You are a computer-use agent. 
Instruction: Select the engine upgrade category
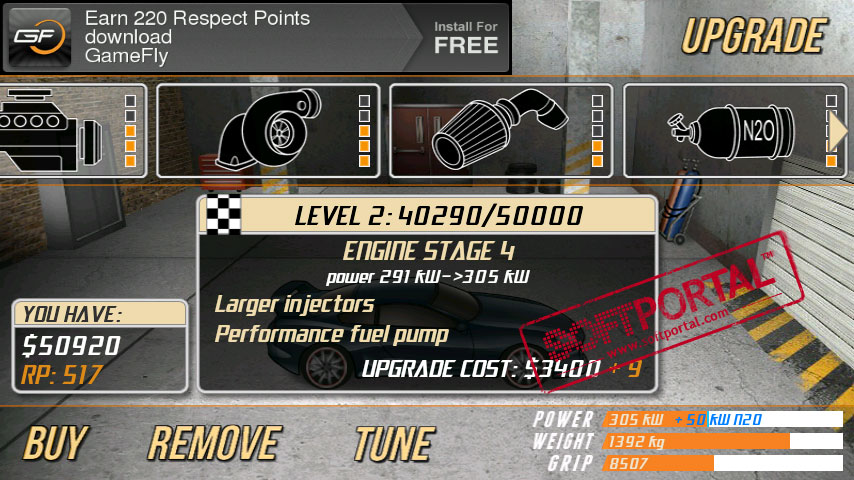[x=70, y=130]
